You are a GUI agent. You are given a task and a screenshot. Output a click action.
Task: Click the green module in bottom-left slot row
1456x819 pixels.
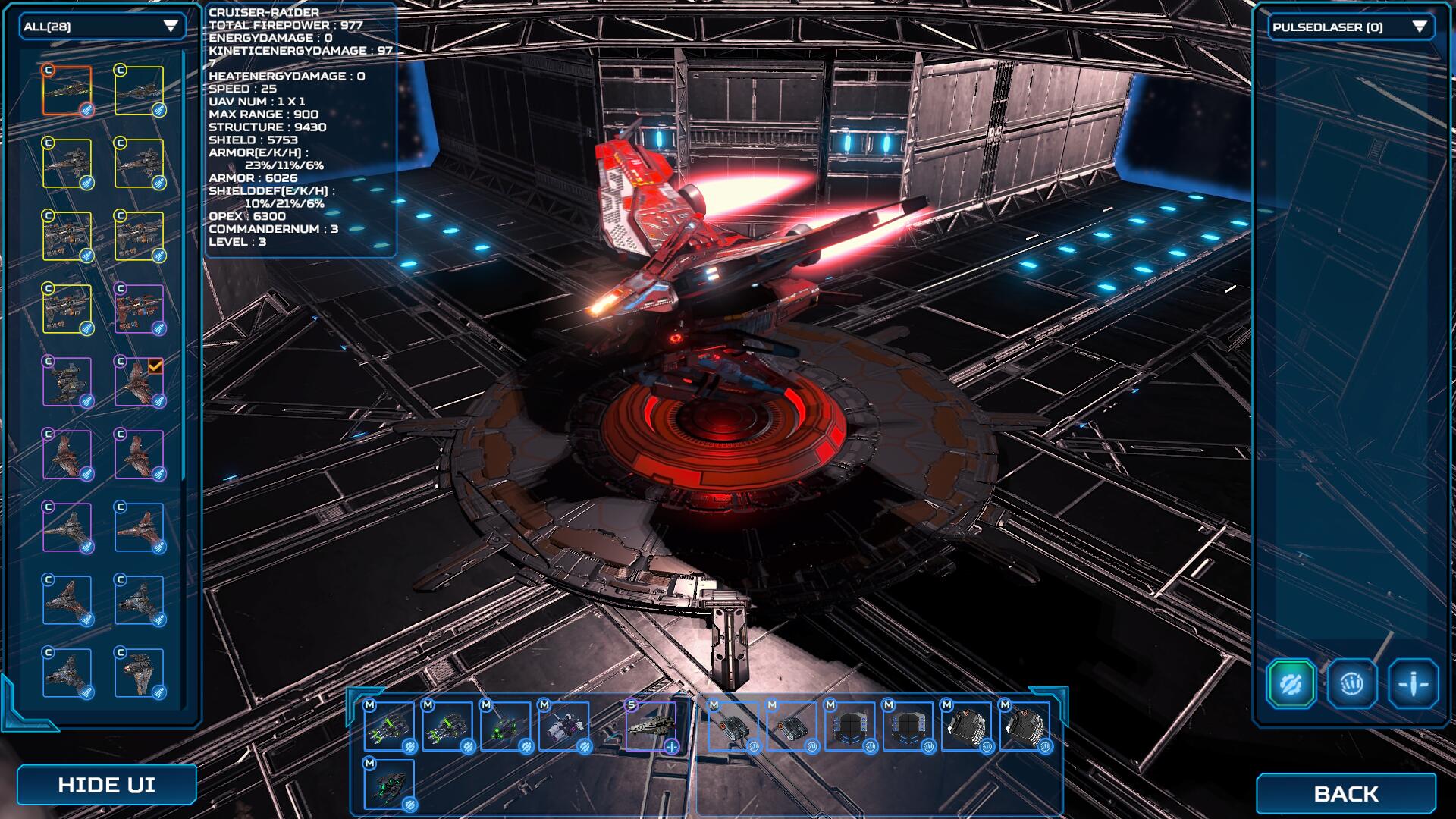click(x=388, y=786)
